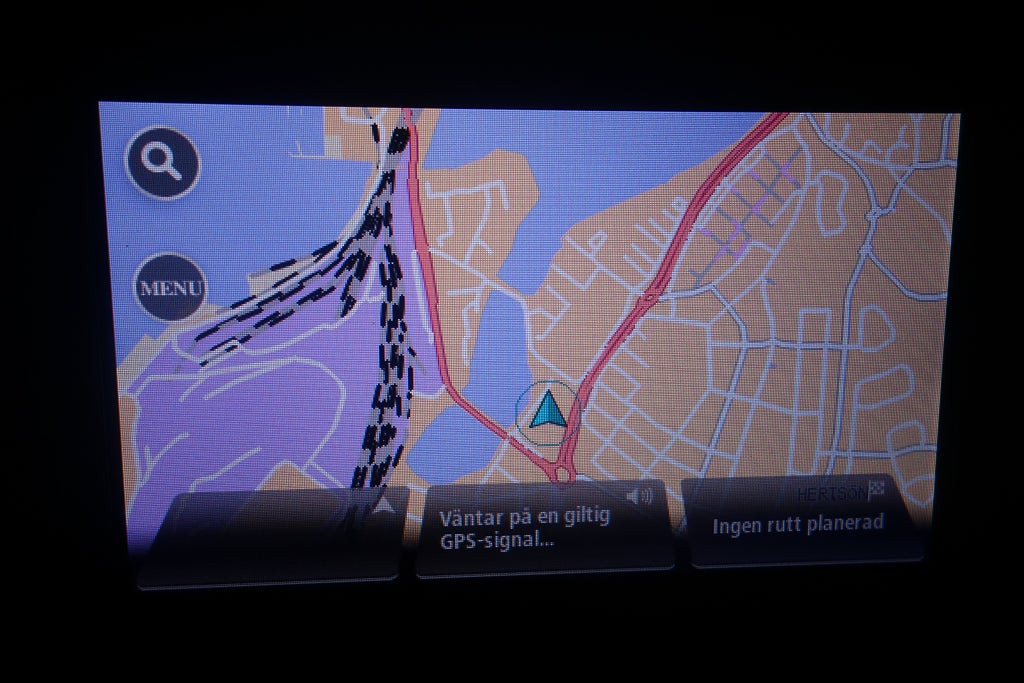The image size is (1024, 683).
Task: Tap the 'Väntar på en giltig GPS-signal' panel
Action: tap(540, 530)
